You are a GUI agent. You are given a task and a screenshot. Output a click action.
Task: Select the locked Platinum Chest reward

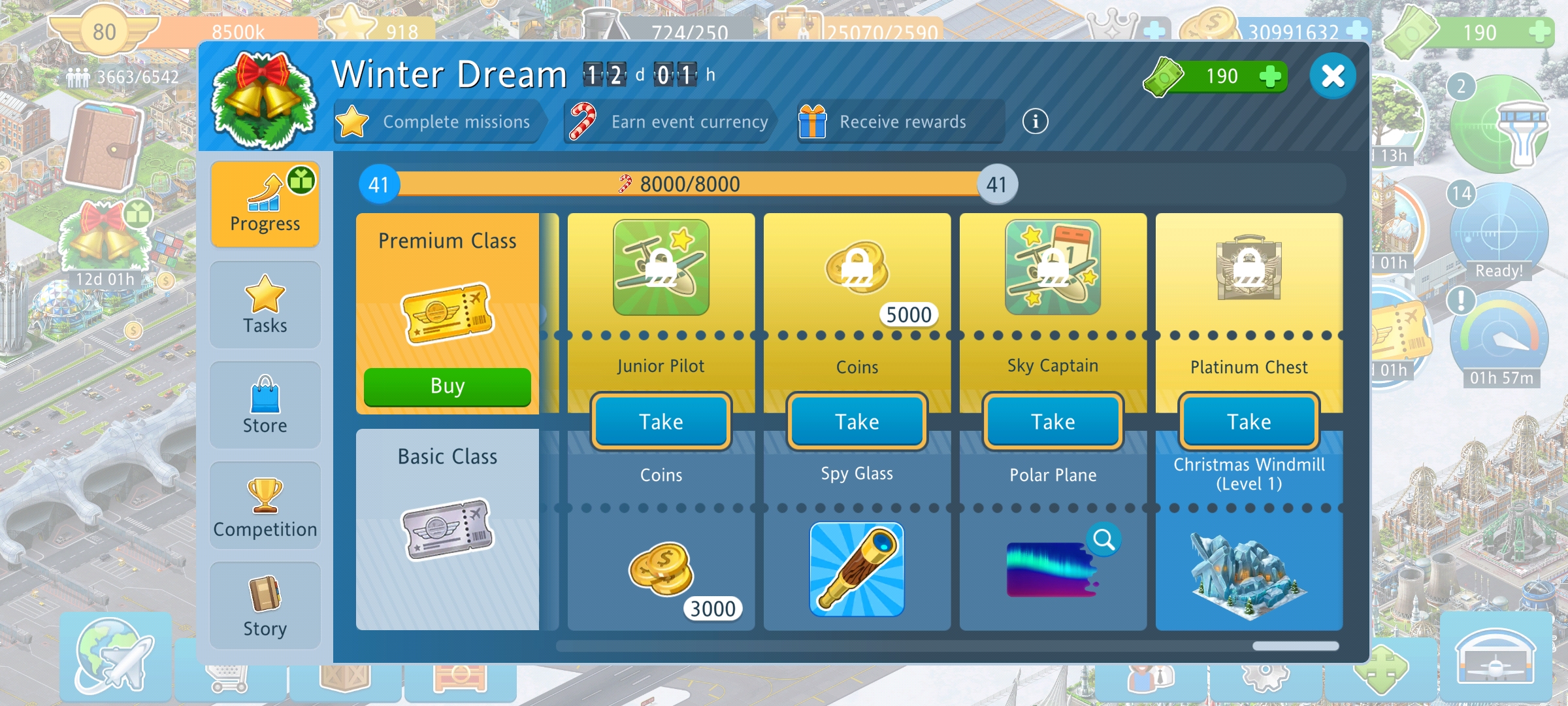coord(1249,268)
